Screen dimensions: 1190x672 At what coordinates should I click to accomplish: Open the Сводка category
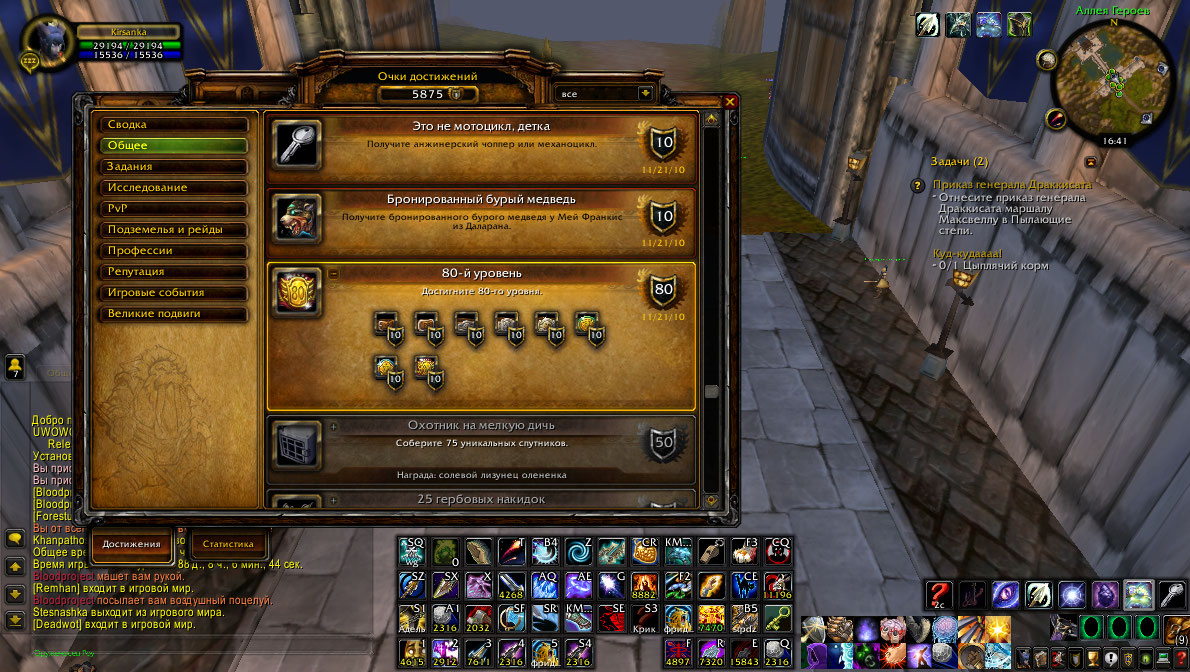[x=172, y=125]
